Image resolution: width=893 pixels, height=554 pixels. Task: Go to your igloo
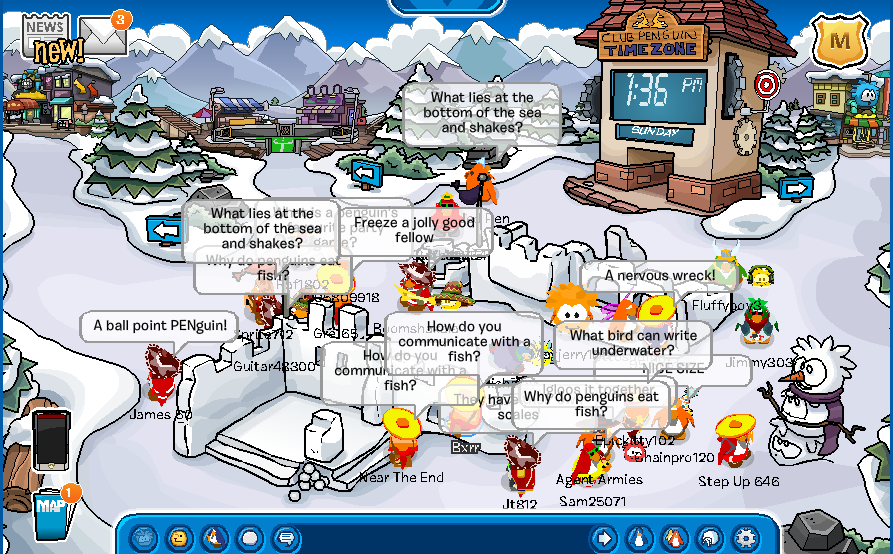tap(709, 538)
